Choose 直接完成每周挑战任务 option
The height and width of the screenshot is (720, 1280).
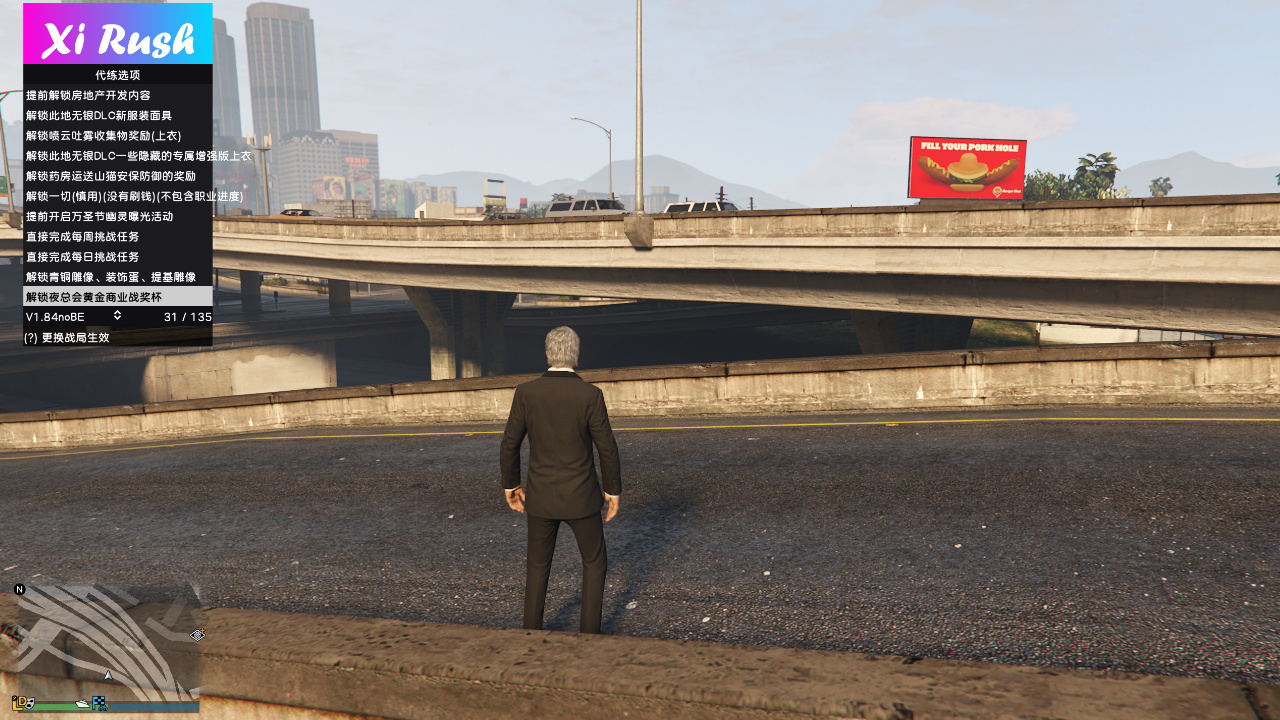pos(82,236)
